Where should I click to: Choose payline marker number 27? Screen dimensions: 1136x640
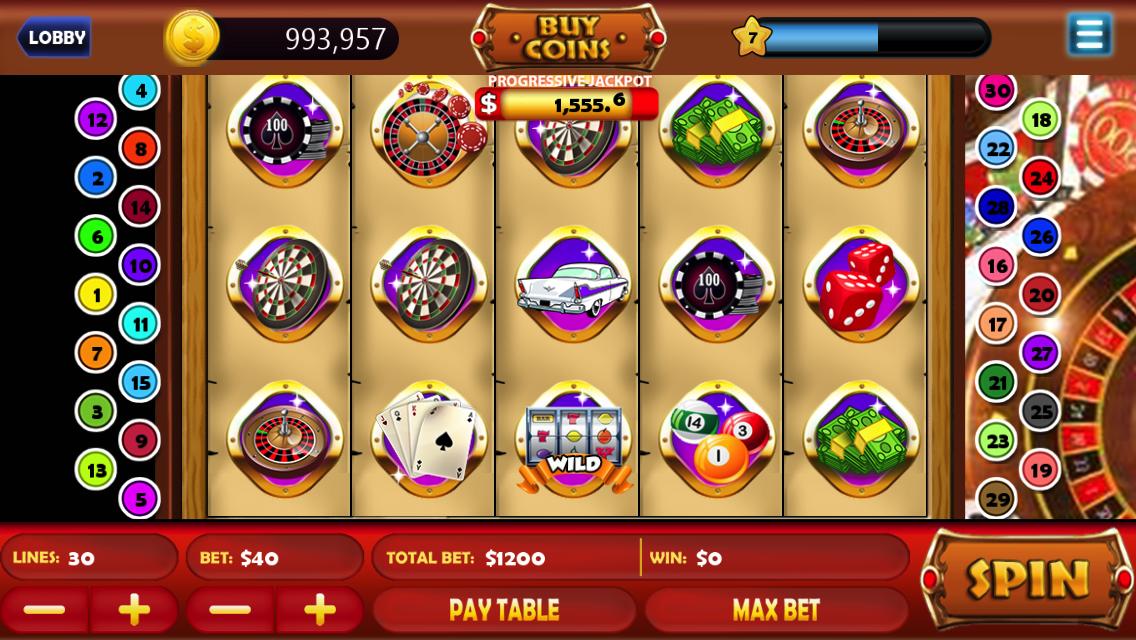1041,353
